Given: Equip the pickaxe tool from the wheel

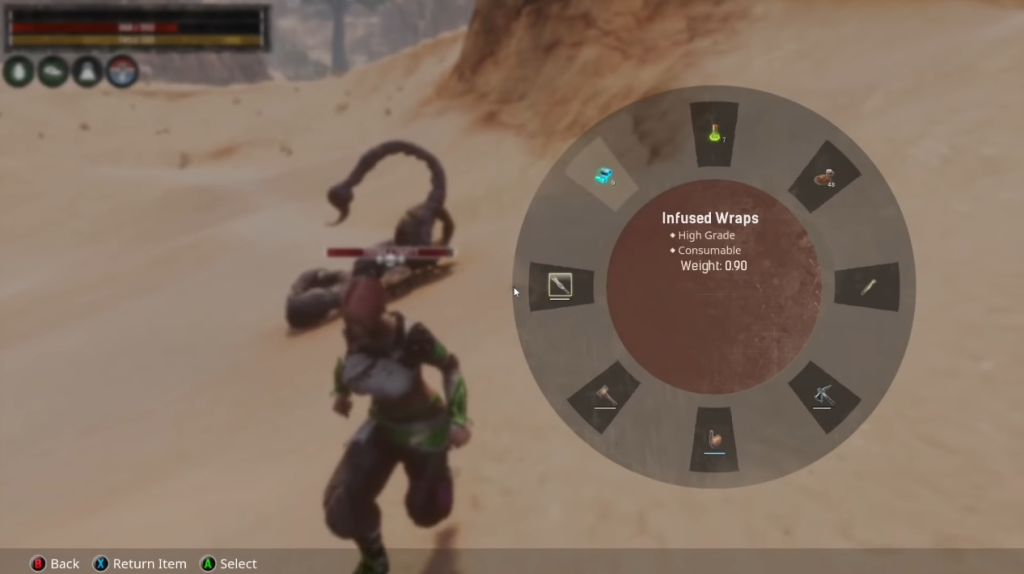Looking at the screenshot, I should [823, 396].
